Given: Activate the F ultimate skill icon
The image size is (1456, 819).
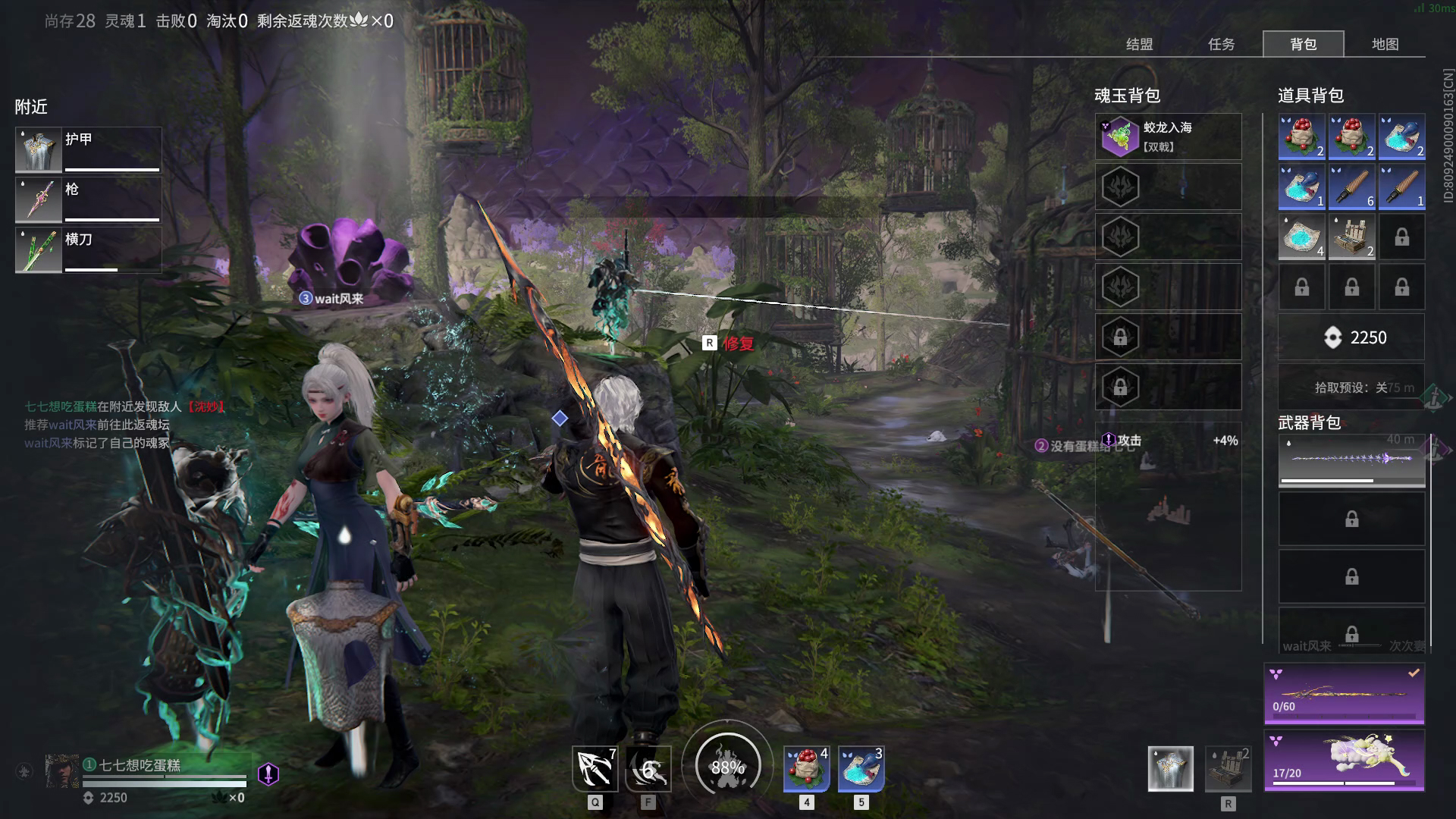Looking at the screenshot, I should coord(648,768).
